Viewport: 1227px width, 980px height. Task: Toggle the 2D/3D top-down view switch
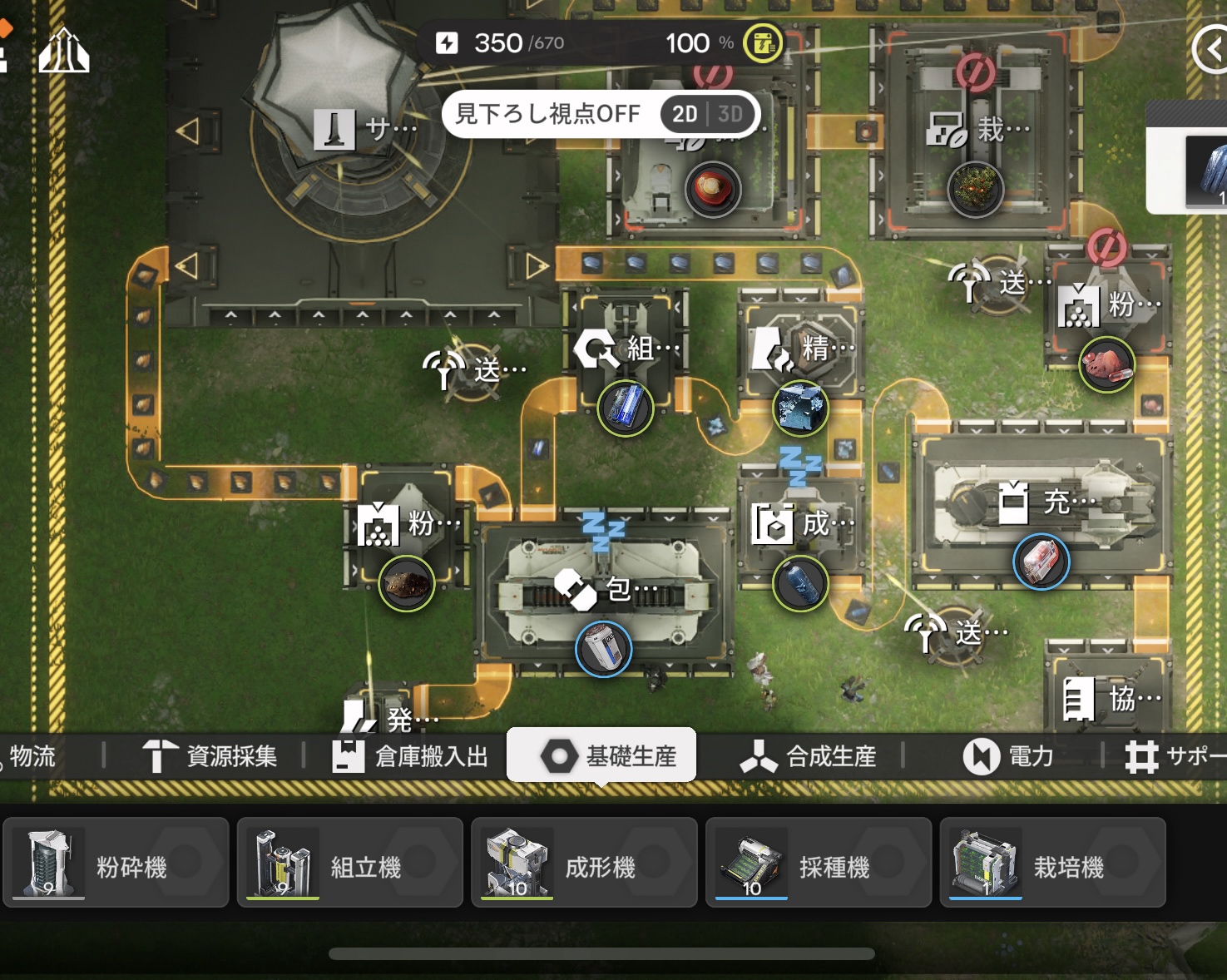708,114
